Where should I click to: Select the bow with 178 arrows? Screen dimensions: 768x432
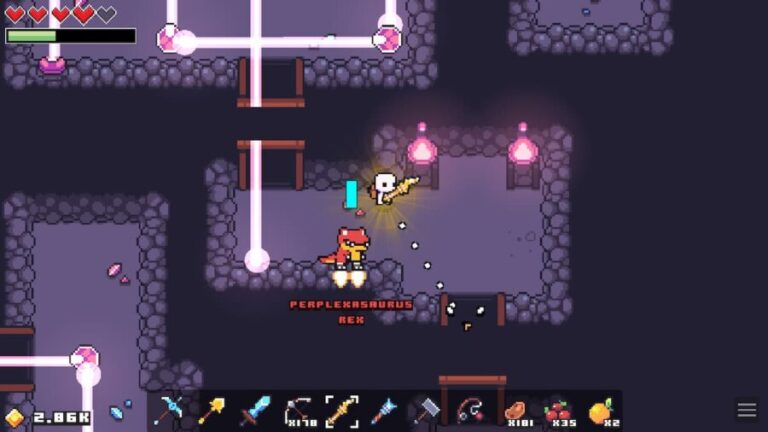coord(299,410)
